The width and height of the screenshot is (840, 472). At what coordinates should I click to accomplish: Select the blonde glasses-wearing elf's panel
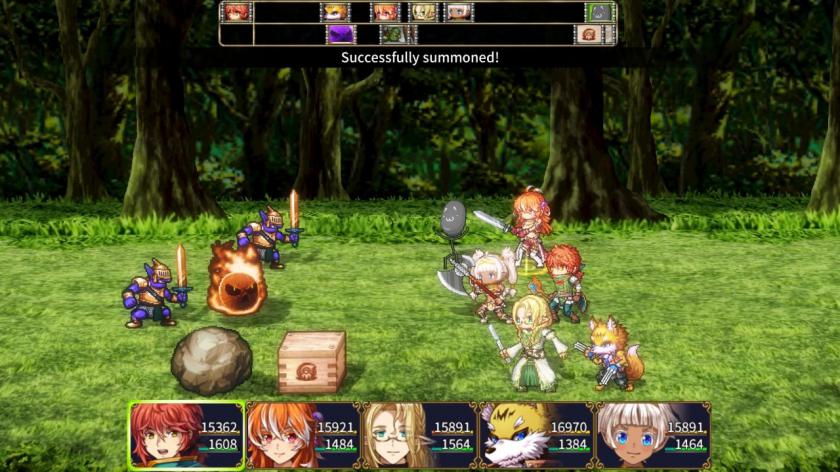coord(419,435)
